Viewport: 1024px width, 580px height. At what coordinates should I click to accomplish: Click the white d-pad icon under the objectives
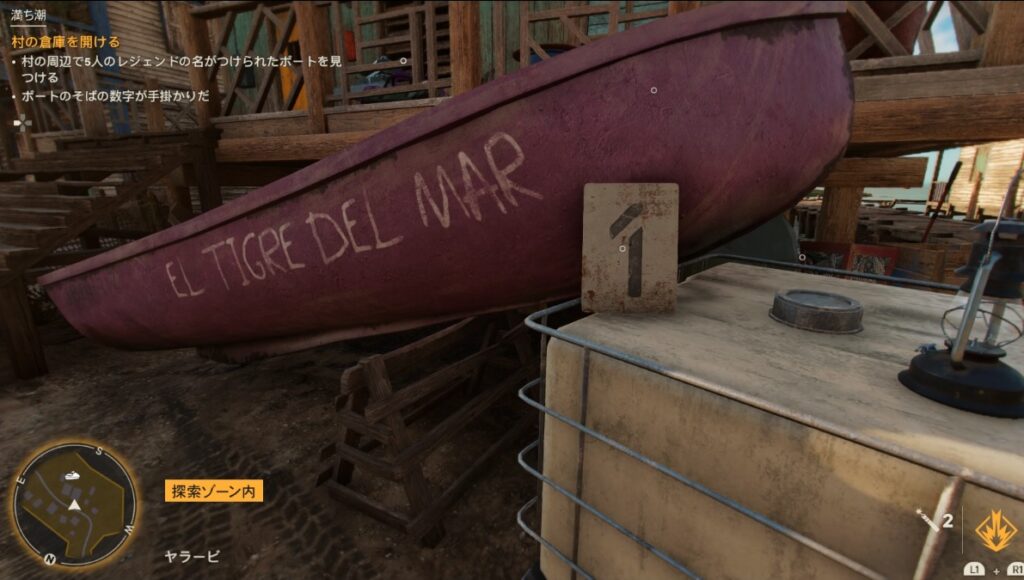pos(21,122)
